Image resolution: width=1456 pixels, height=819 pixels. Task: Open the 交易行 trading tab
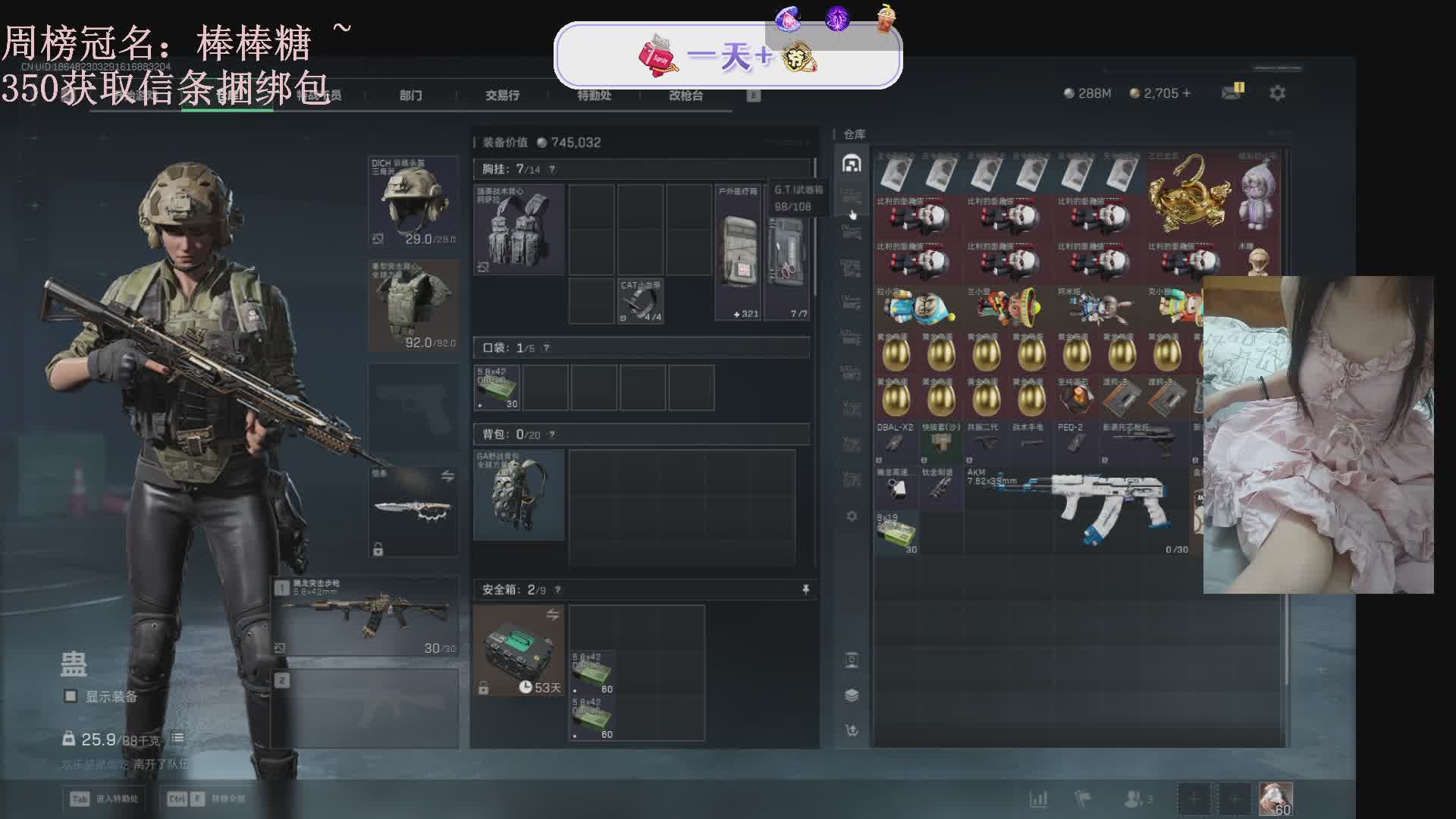(x=502, y=95)
